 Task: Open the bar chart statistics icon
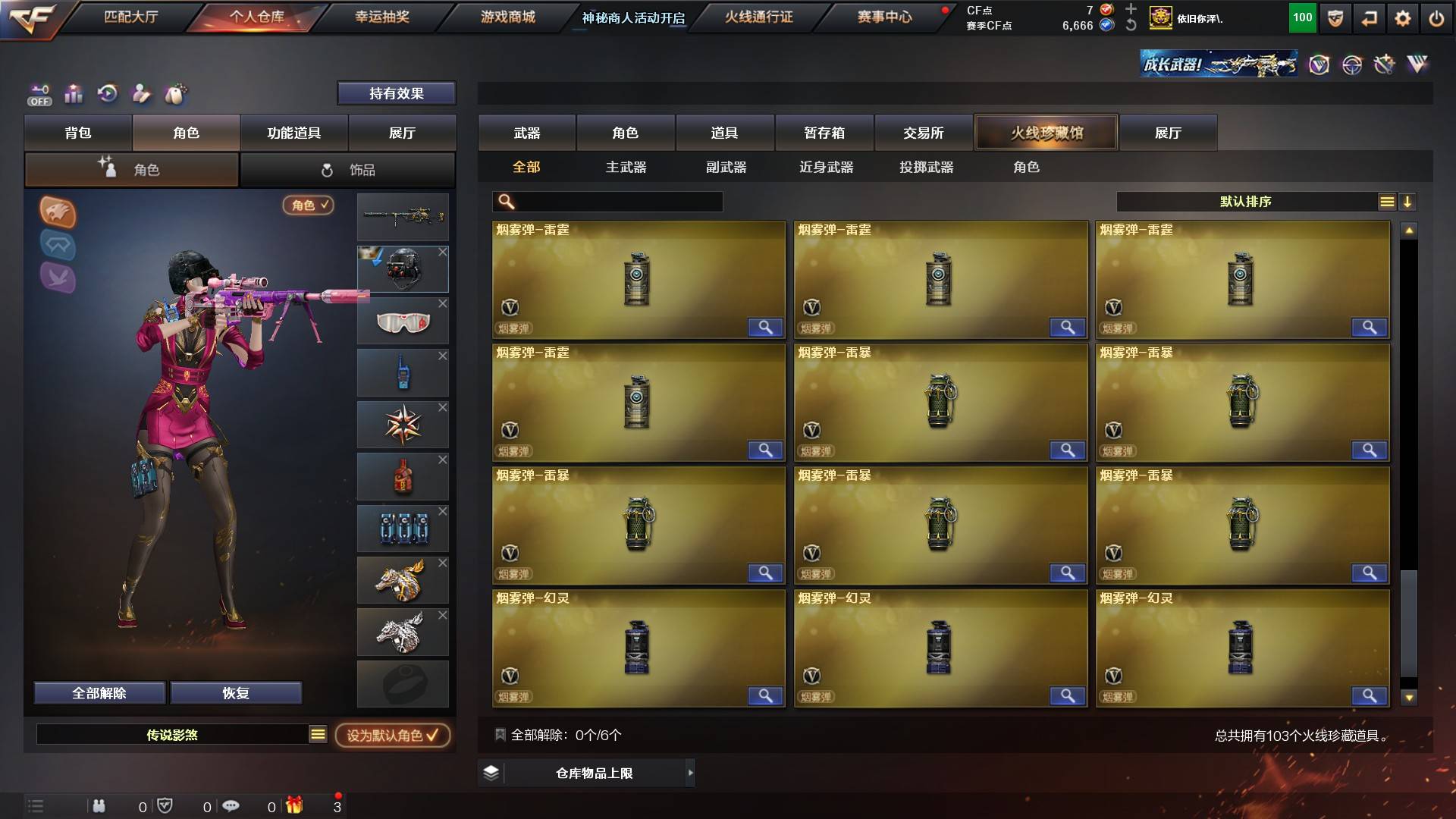click(74, 93)
